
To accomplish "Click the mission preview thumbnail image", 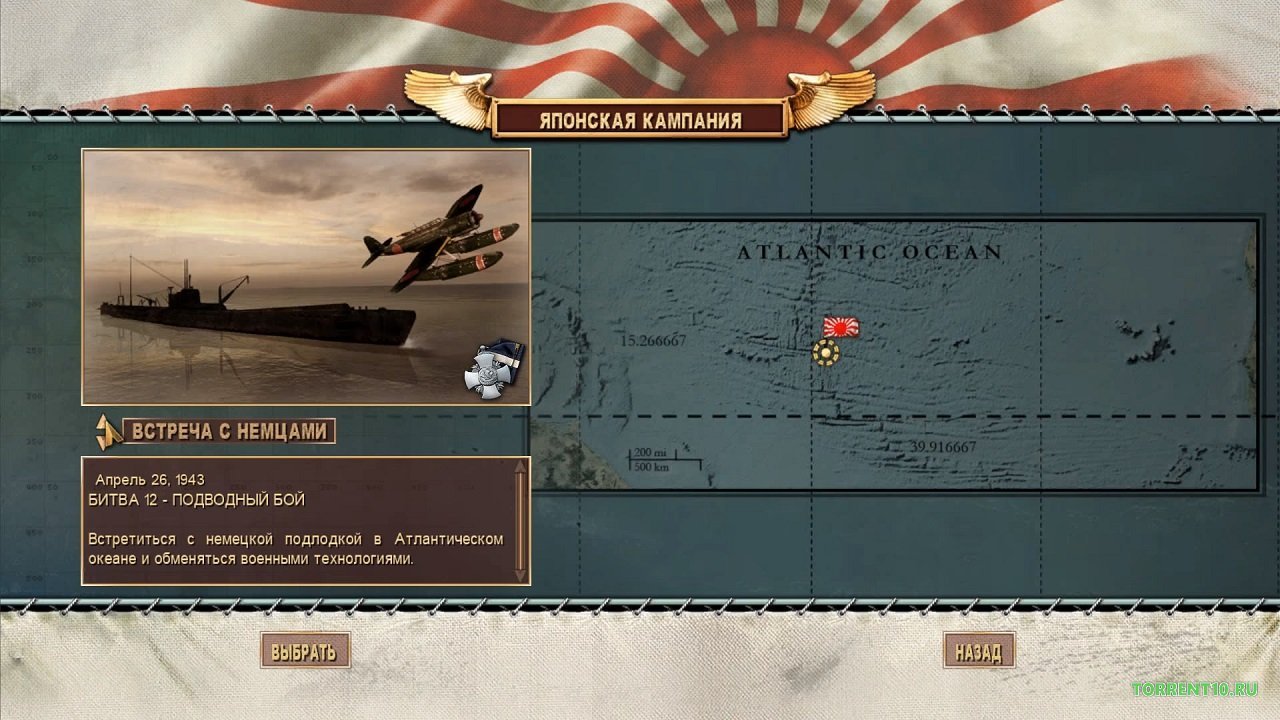I will 305,275.
